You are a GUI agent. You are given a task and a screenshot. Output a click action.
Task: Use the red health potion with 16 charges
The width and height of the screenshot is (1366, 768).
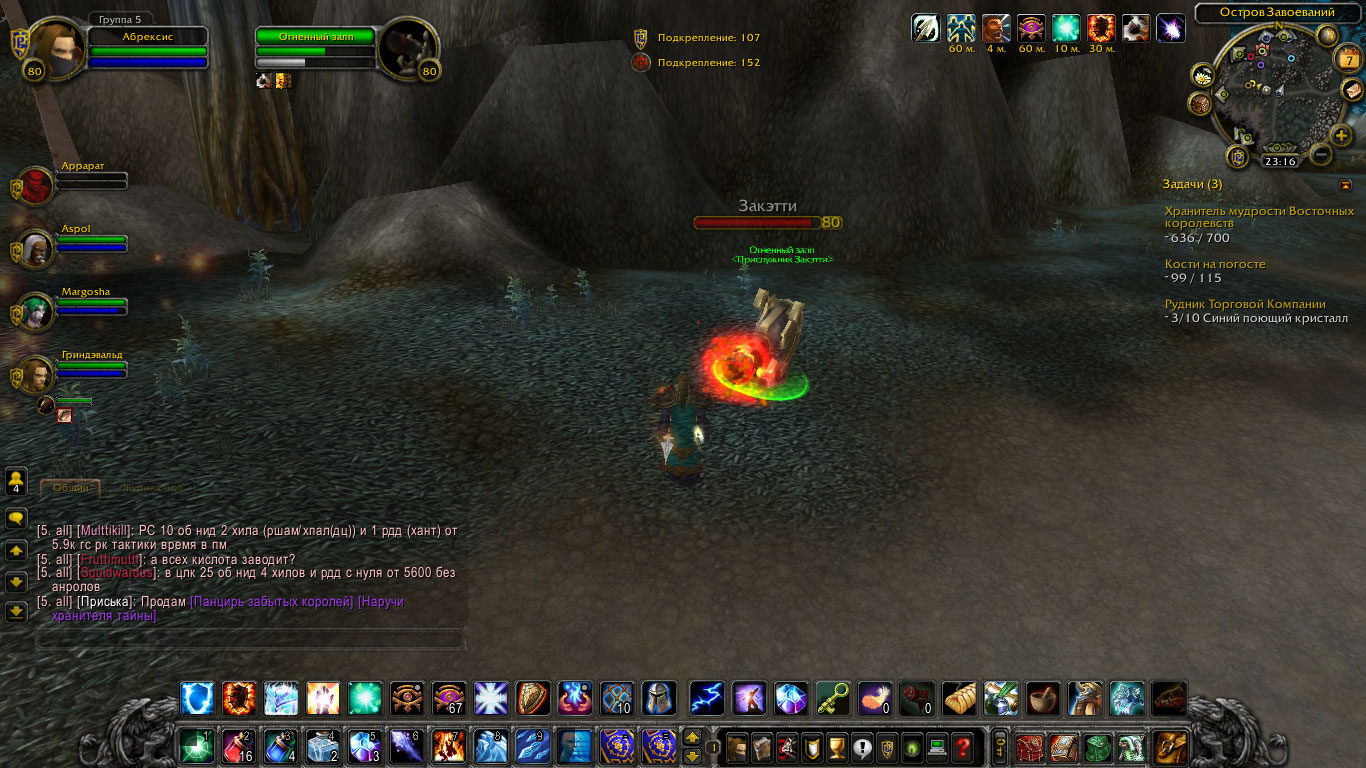[238, 747]
